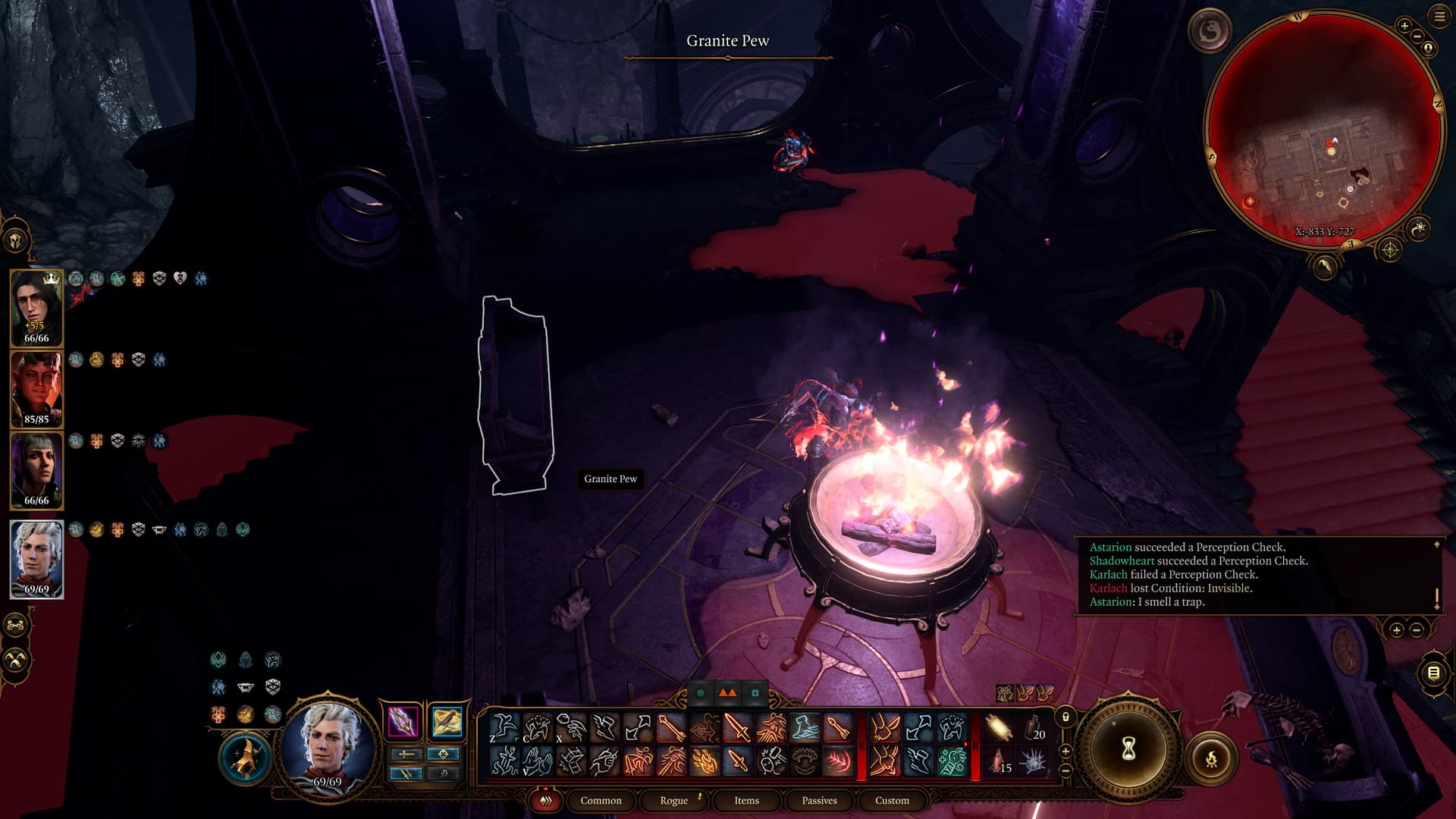Switch to the Common hotbar tab
The image size is (1456, 819).
point(601,800)
